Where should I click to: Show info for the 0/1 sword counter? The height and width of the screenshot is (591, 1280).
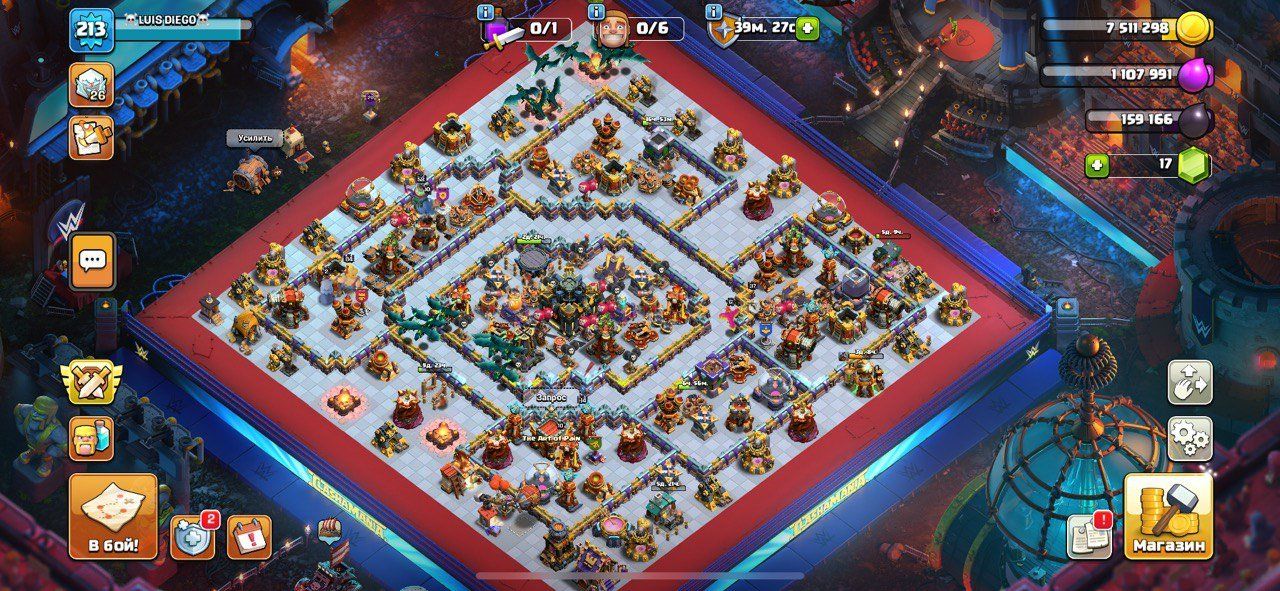[x=487, y=13]
